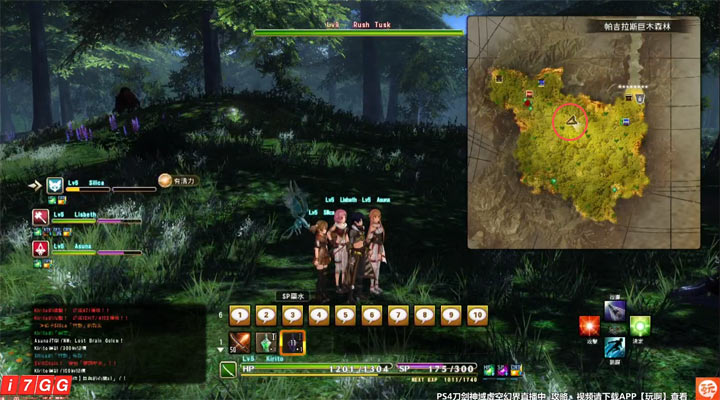Activate the sword skill hotbar slot
Image resolution: width=720 pixels, height=400 pixels.
click(240, 343)
